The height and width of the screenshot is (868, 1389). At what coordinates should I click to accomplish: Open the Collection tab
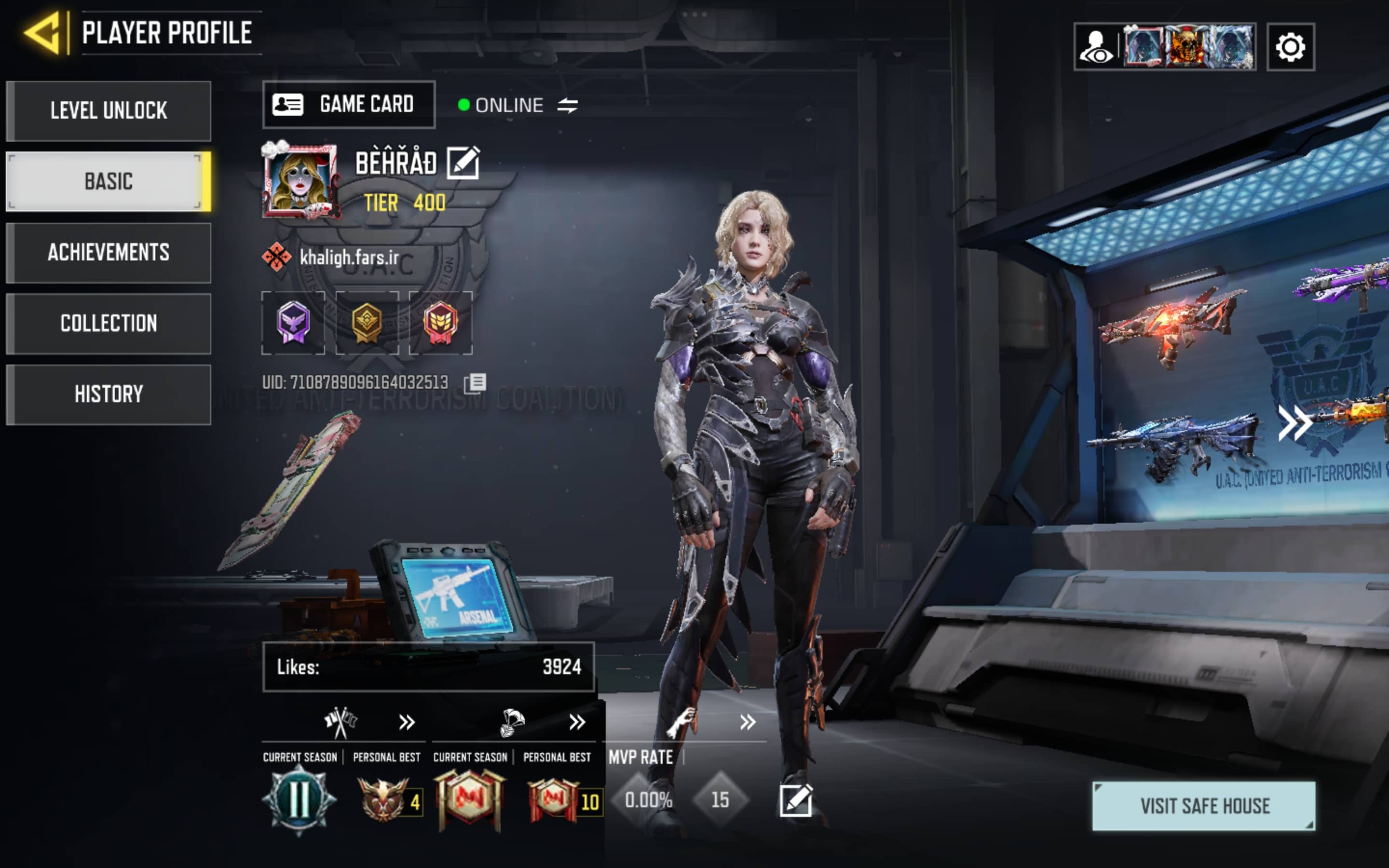point(109,323)
